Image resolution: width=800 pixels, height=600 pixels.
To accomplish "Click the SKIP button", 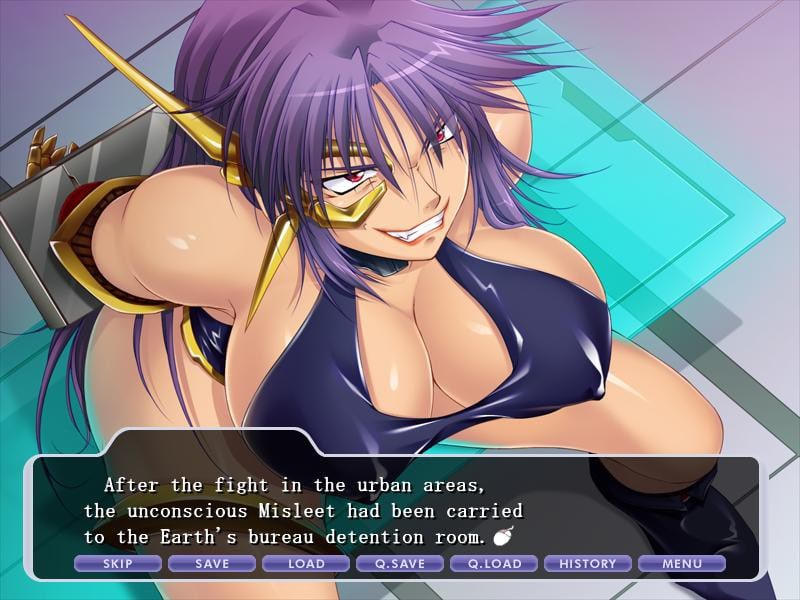I will point(118,564).
